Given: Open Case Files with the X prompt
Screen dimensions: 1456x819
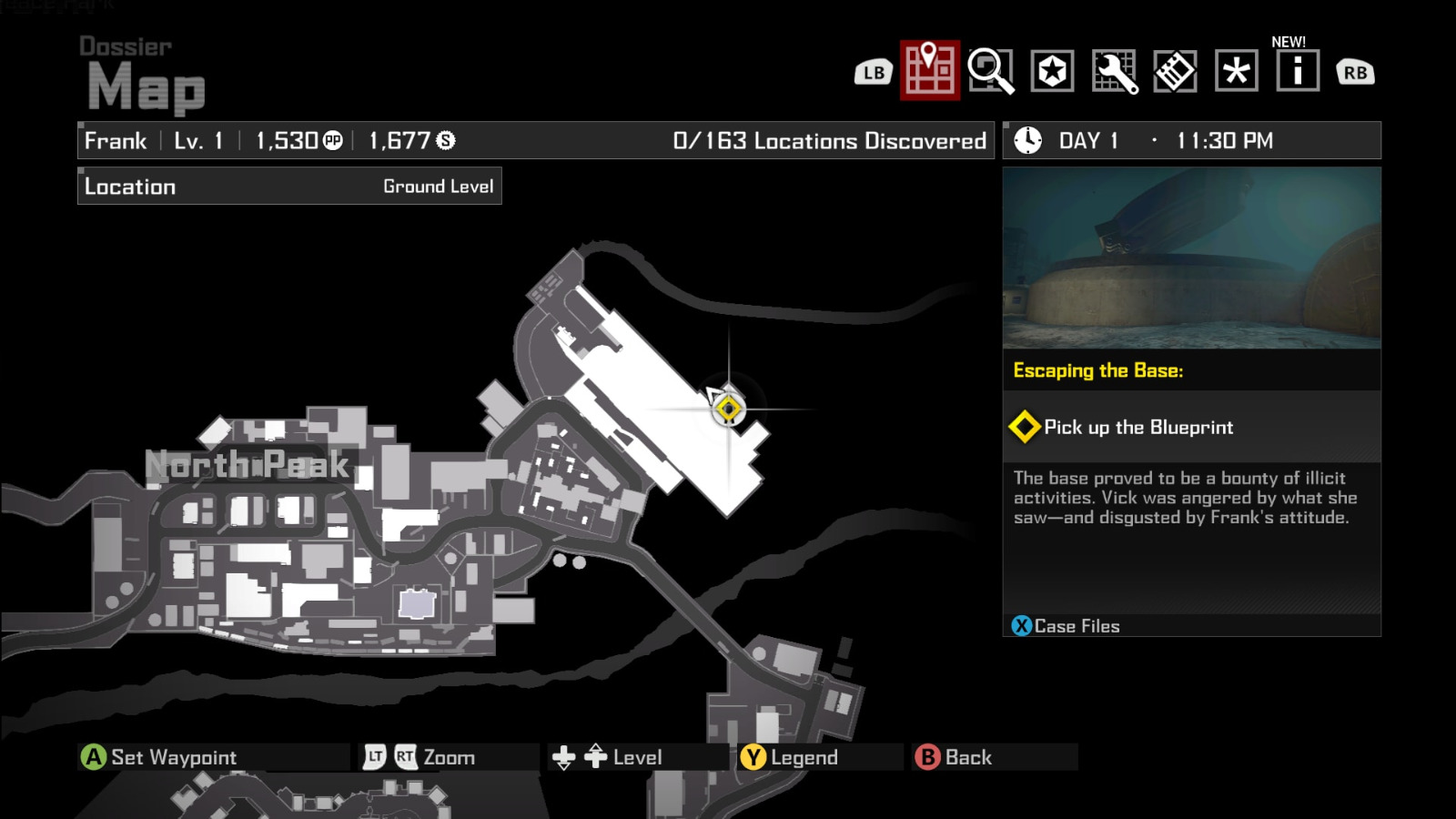Looking at the screenshot, I should tap(1022, 626).
